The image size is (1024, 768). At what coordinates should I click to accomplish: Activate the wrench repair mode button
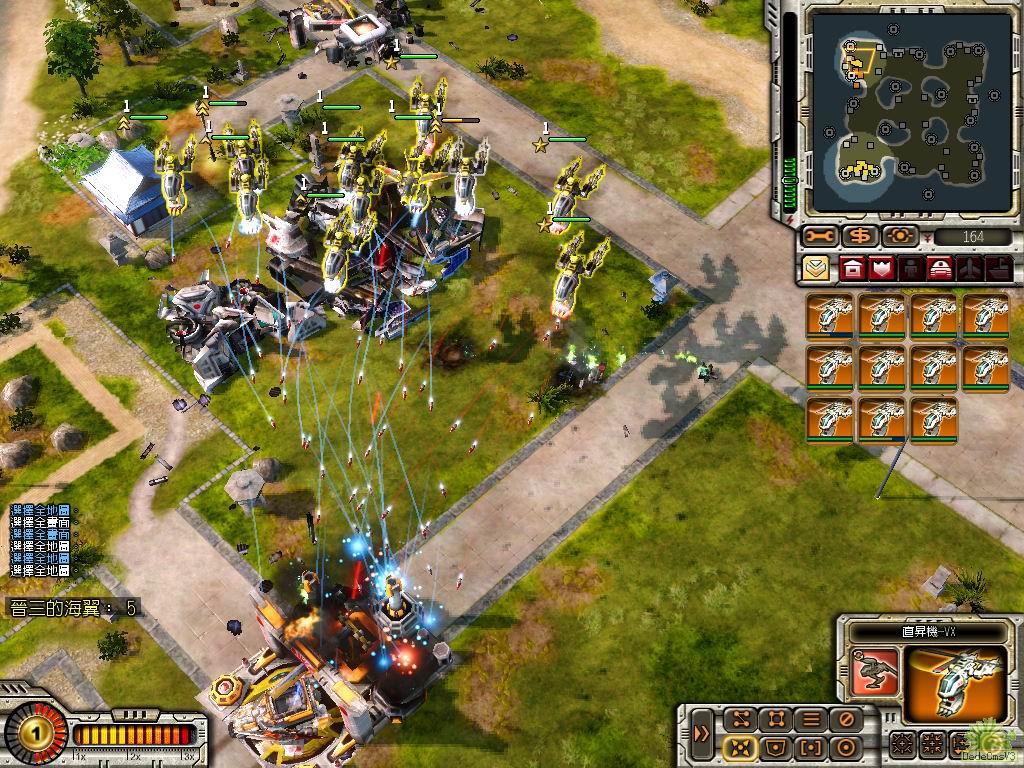click(818, 237)
